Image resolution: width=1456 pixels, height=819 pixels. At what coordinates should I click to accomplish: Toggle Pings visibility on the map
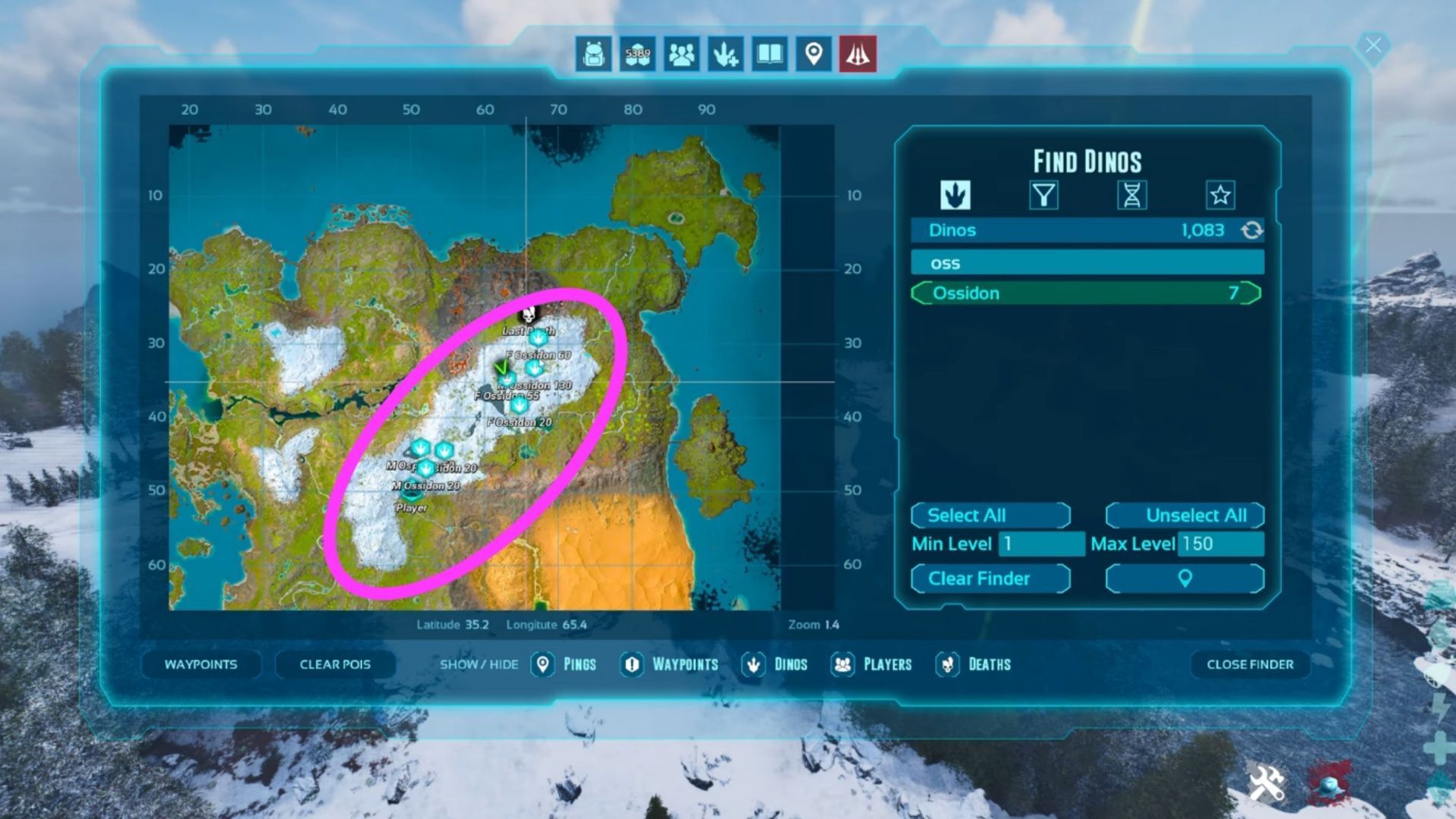point(564,664)
